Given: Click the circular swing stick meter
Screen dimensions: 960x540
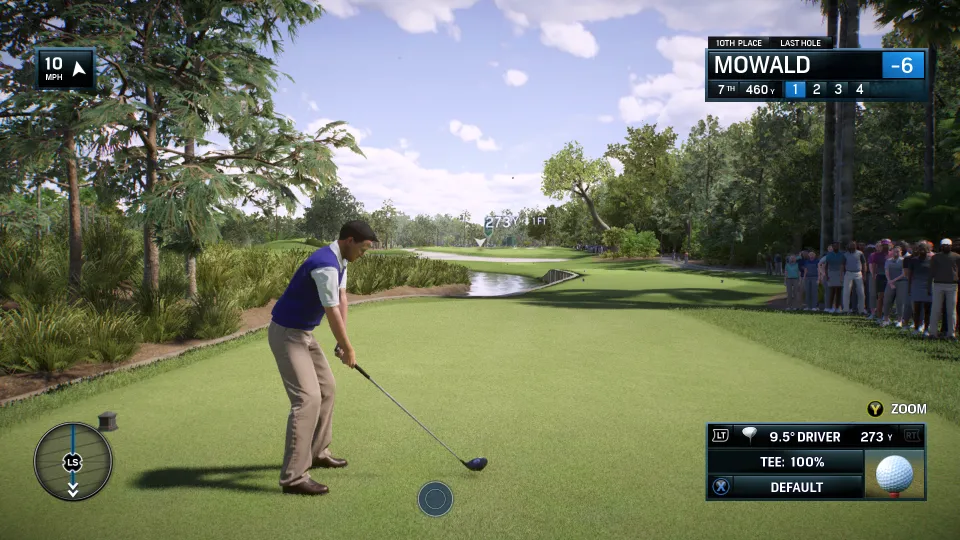Looking at the screenshot, I should [73, 461].
